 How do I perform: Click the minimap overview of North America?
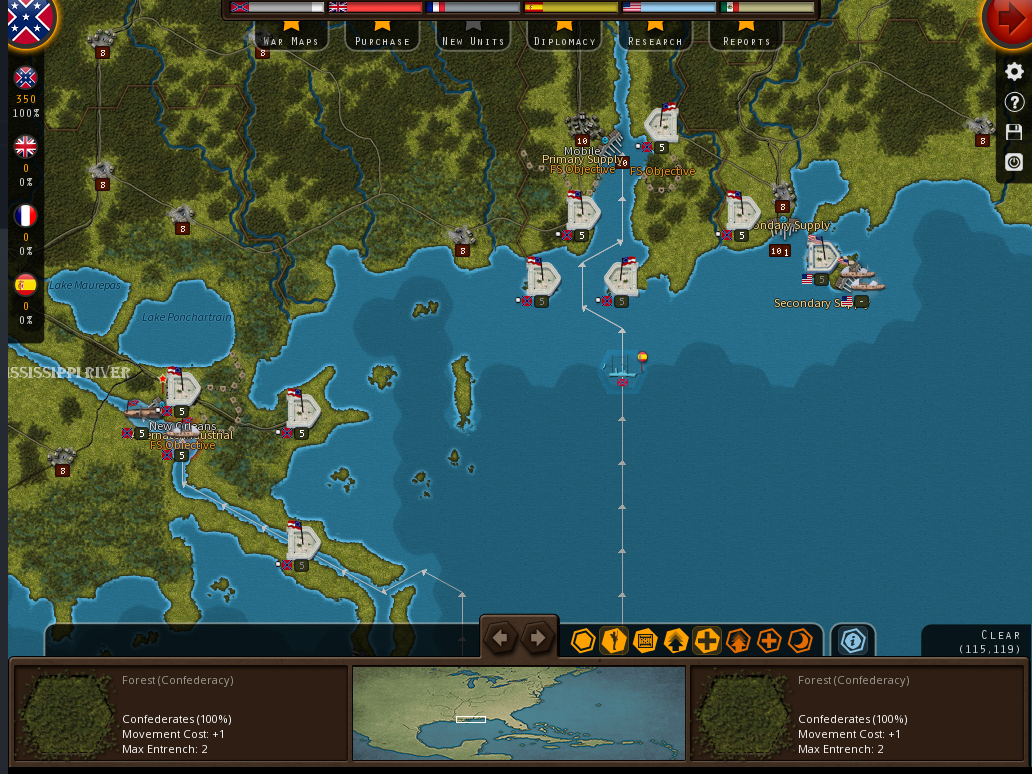519,714
